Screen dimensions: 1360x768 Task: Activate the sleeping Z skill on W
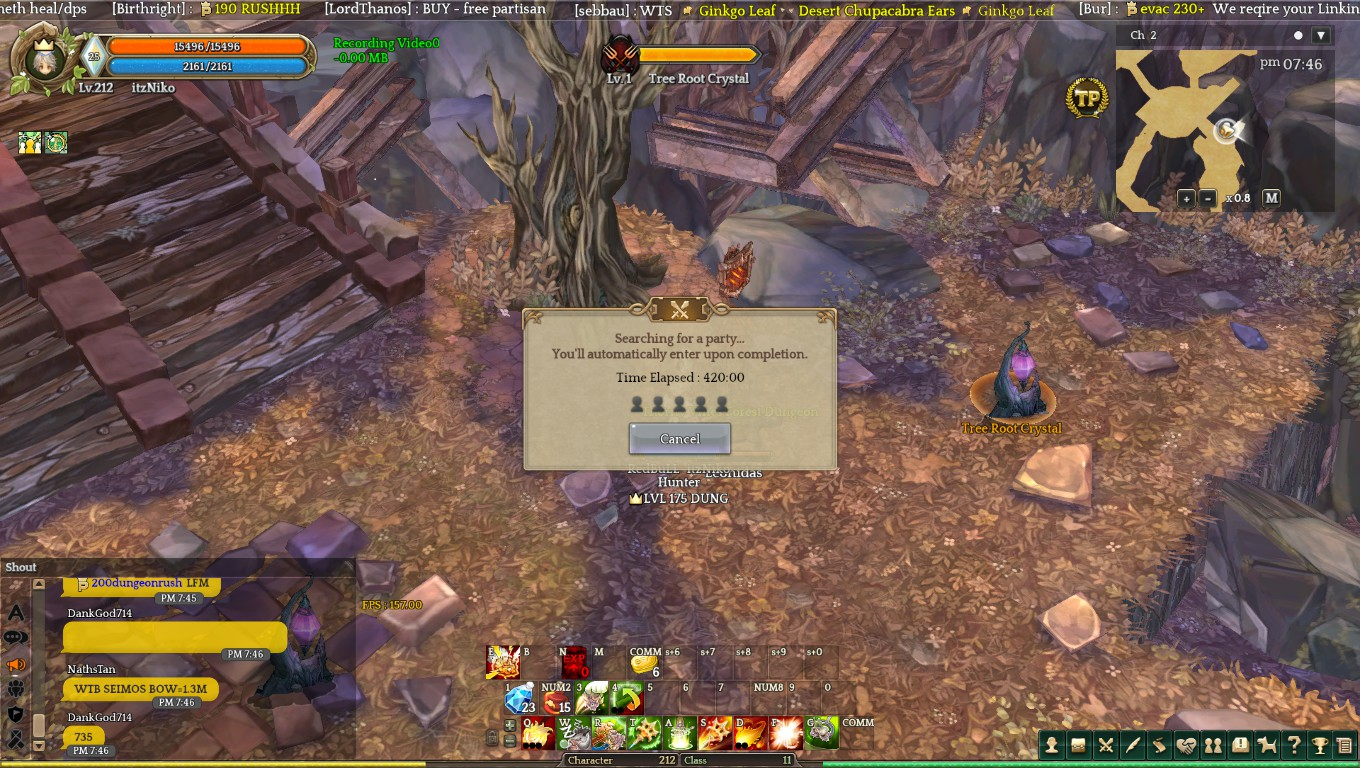click(x=574, y=733)
